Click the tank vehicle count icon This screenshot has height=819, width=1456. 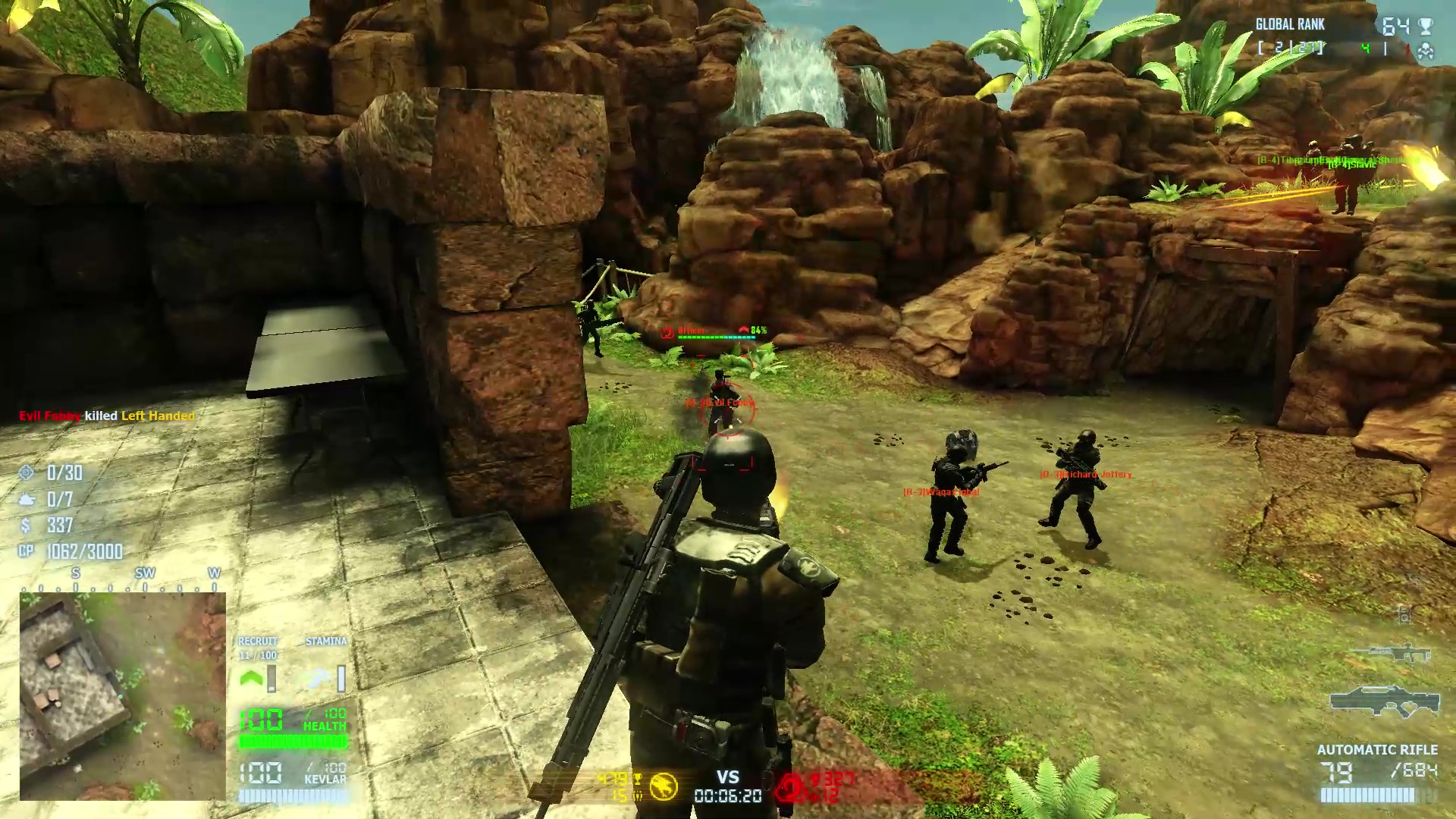coord(27,499)
